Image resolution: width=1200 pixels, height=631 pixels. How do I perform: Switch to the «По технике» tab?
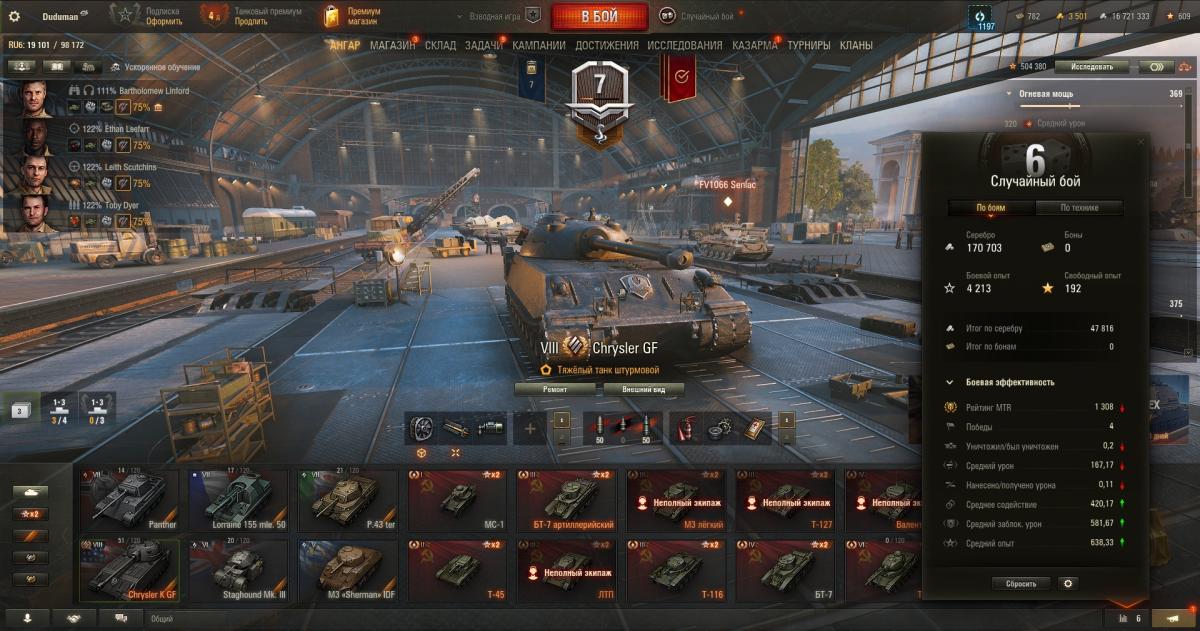1079,208
